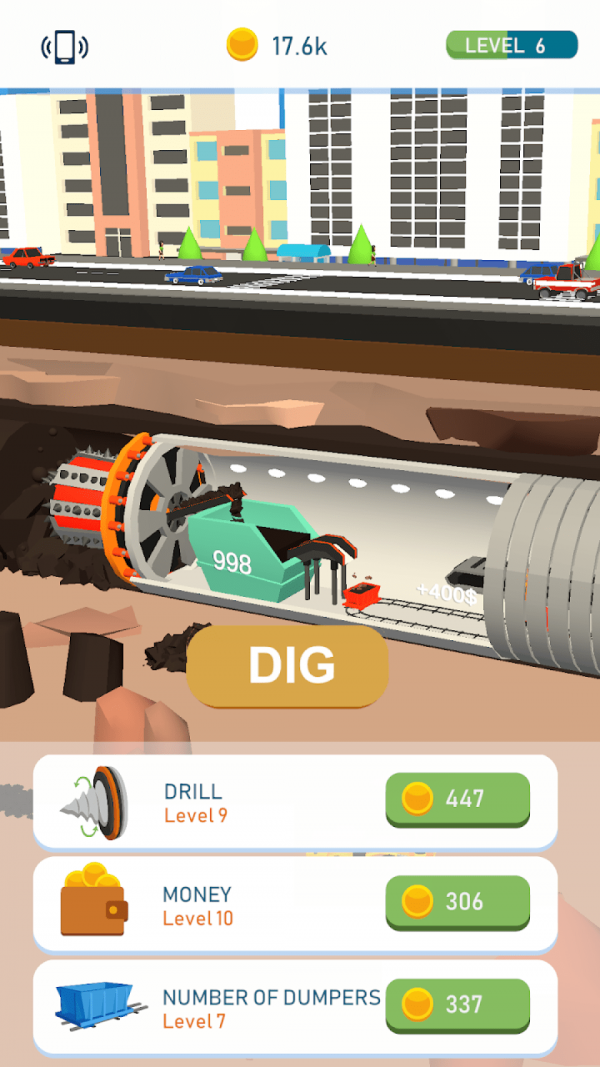
Task: Tap the DIG button
Action: tap(287, 666)
